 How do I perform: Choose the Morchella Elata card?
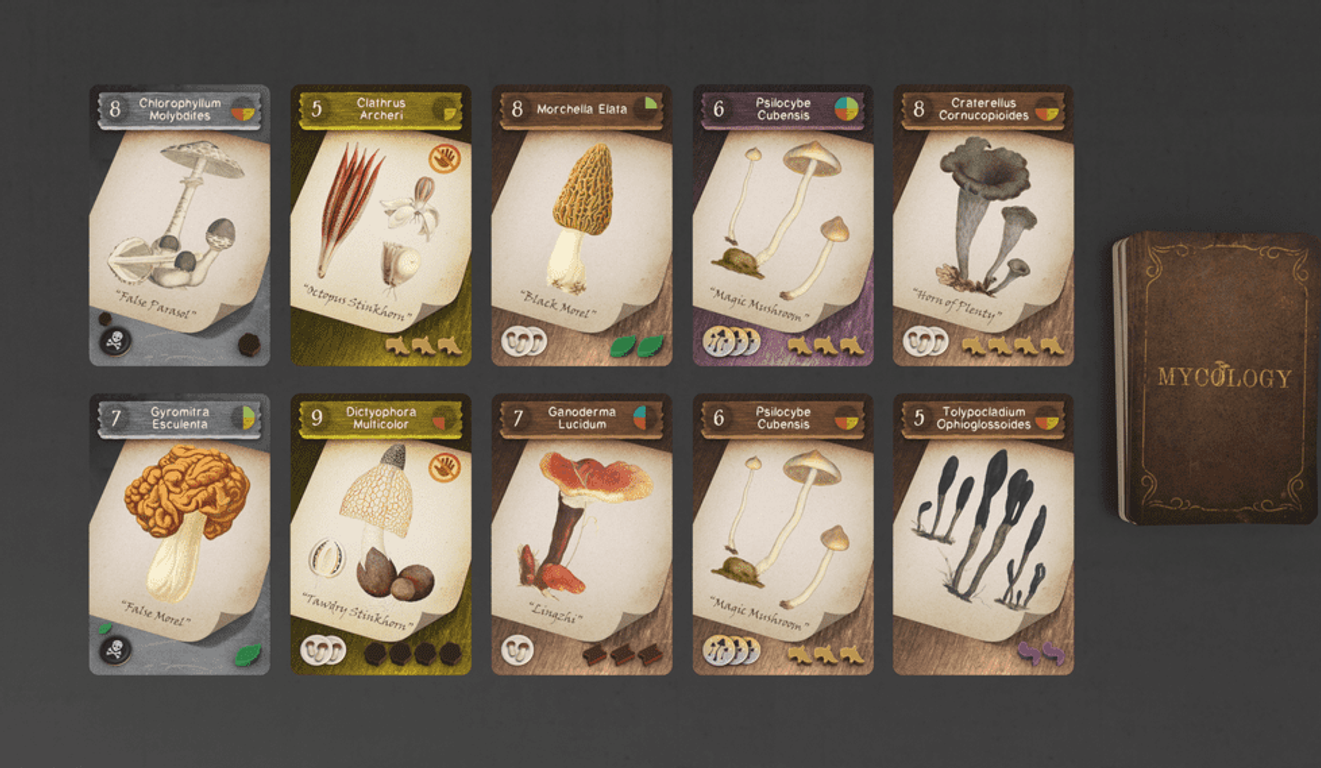(582, 225)
